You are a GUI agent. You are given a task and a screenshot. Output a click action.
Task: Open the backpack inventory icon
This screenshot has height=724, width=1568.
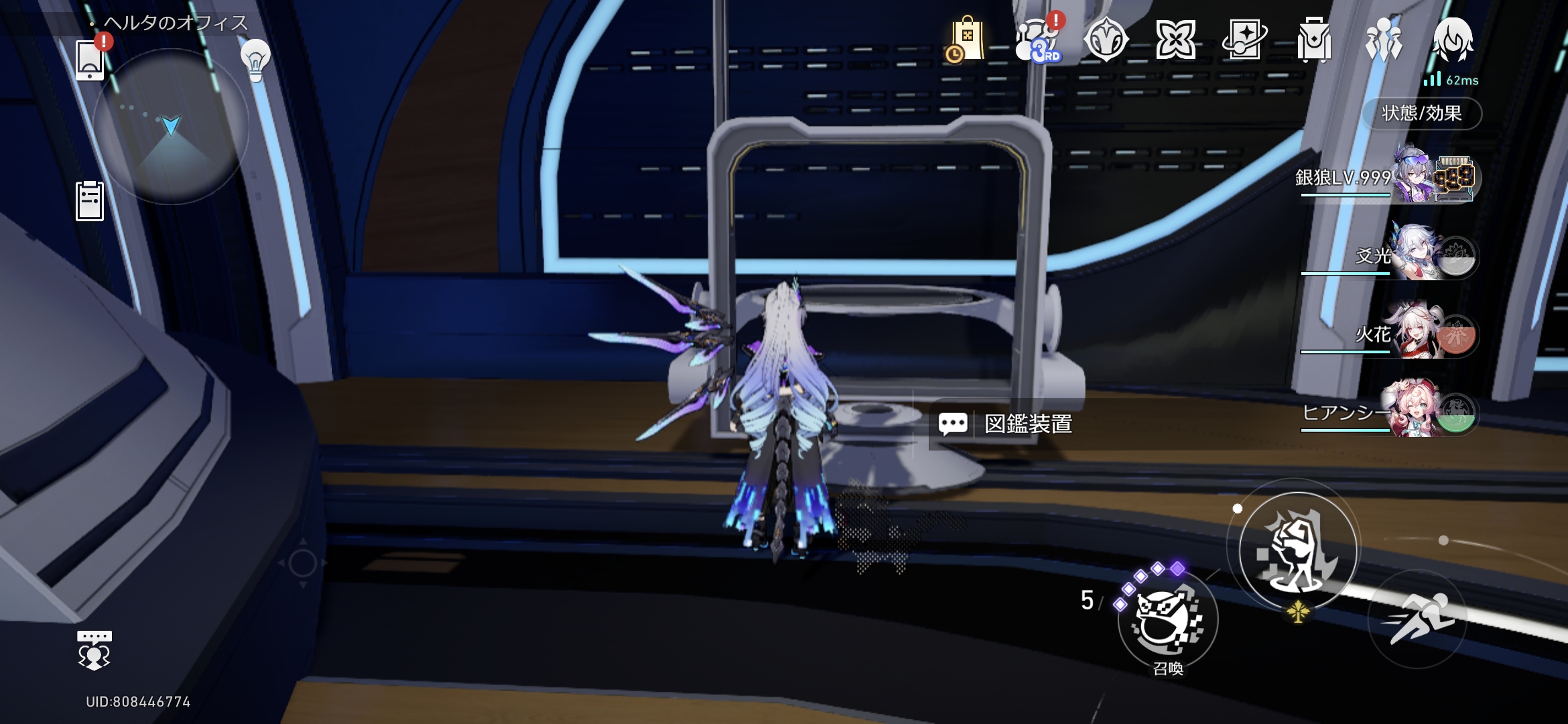[x=1313, y=40]
